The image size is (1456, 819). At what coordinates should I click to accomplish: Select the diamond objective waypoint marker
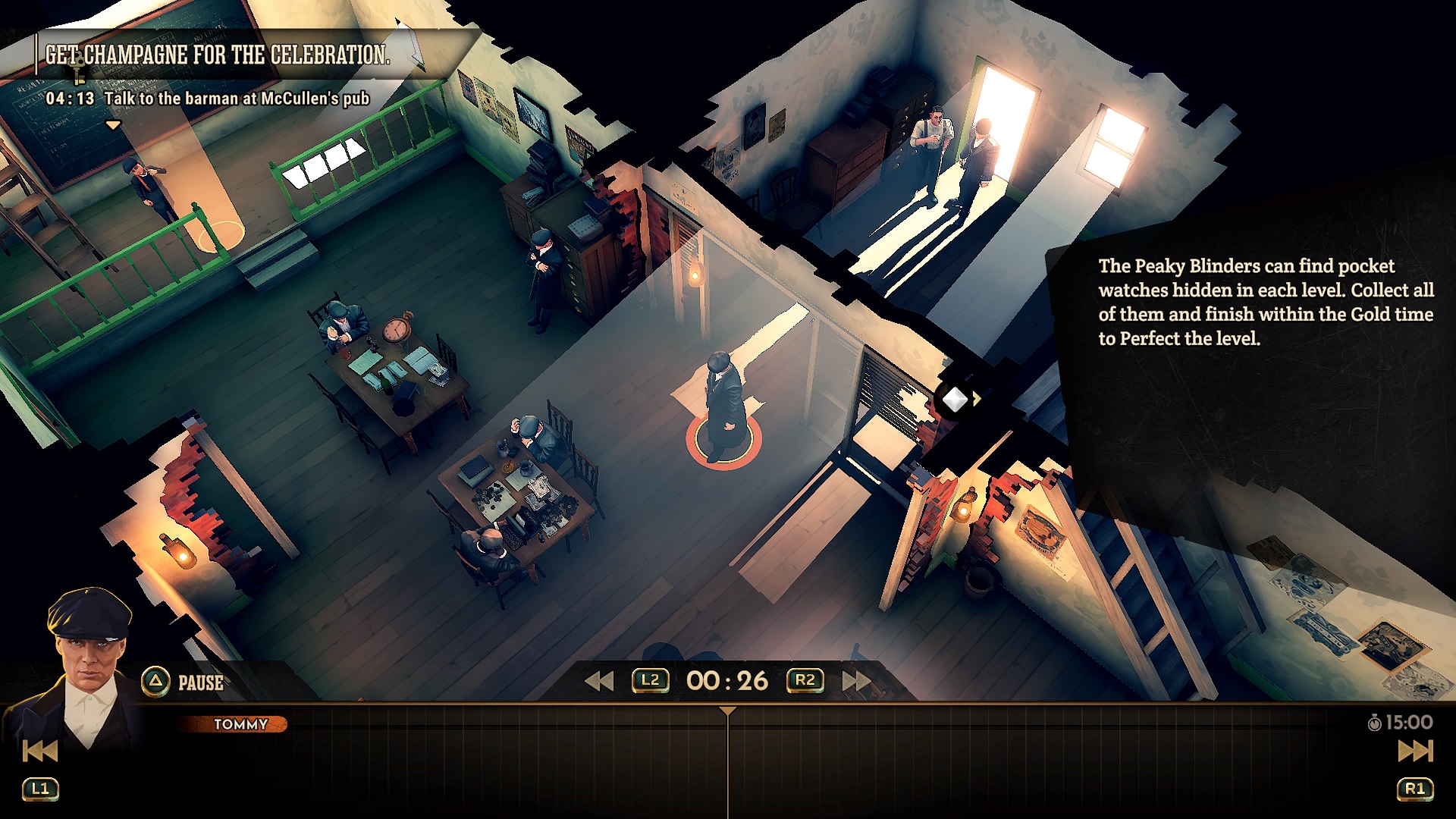(955, 399)
